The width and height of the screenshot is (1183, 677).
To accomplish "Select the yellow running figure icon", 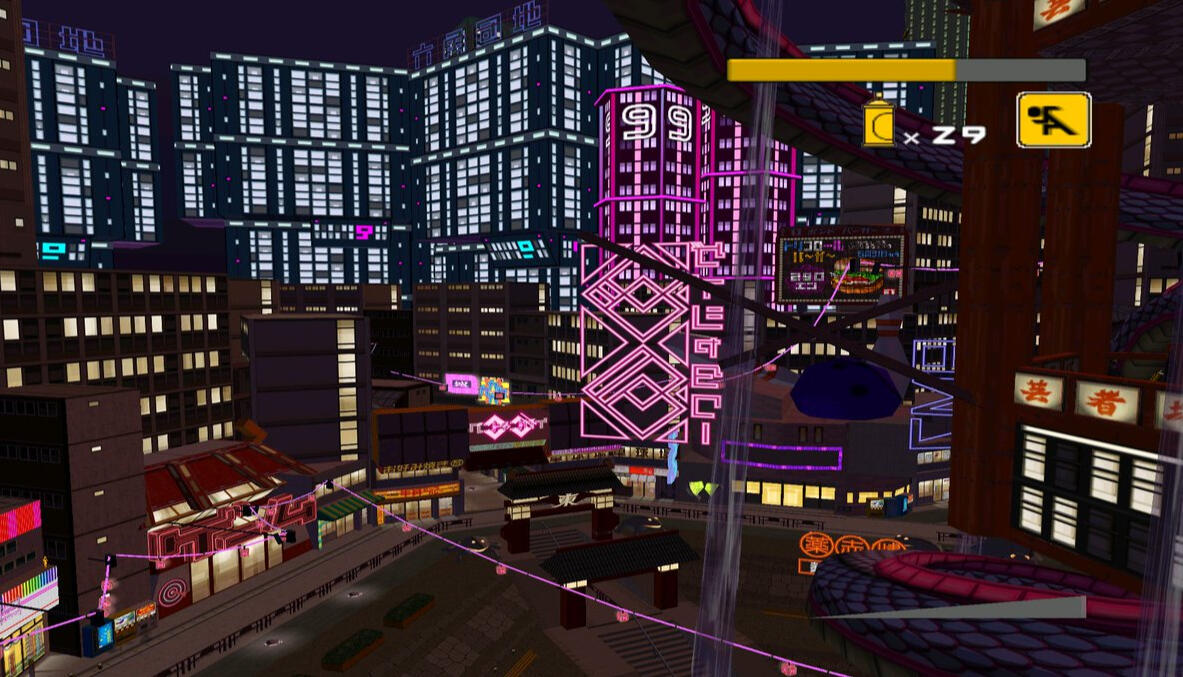I will click(x=1053, y=120).
